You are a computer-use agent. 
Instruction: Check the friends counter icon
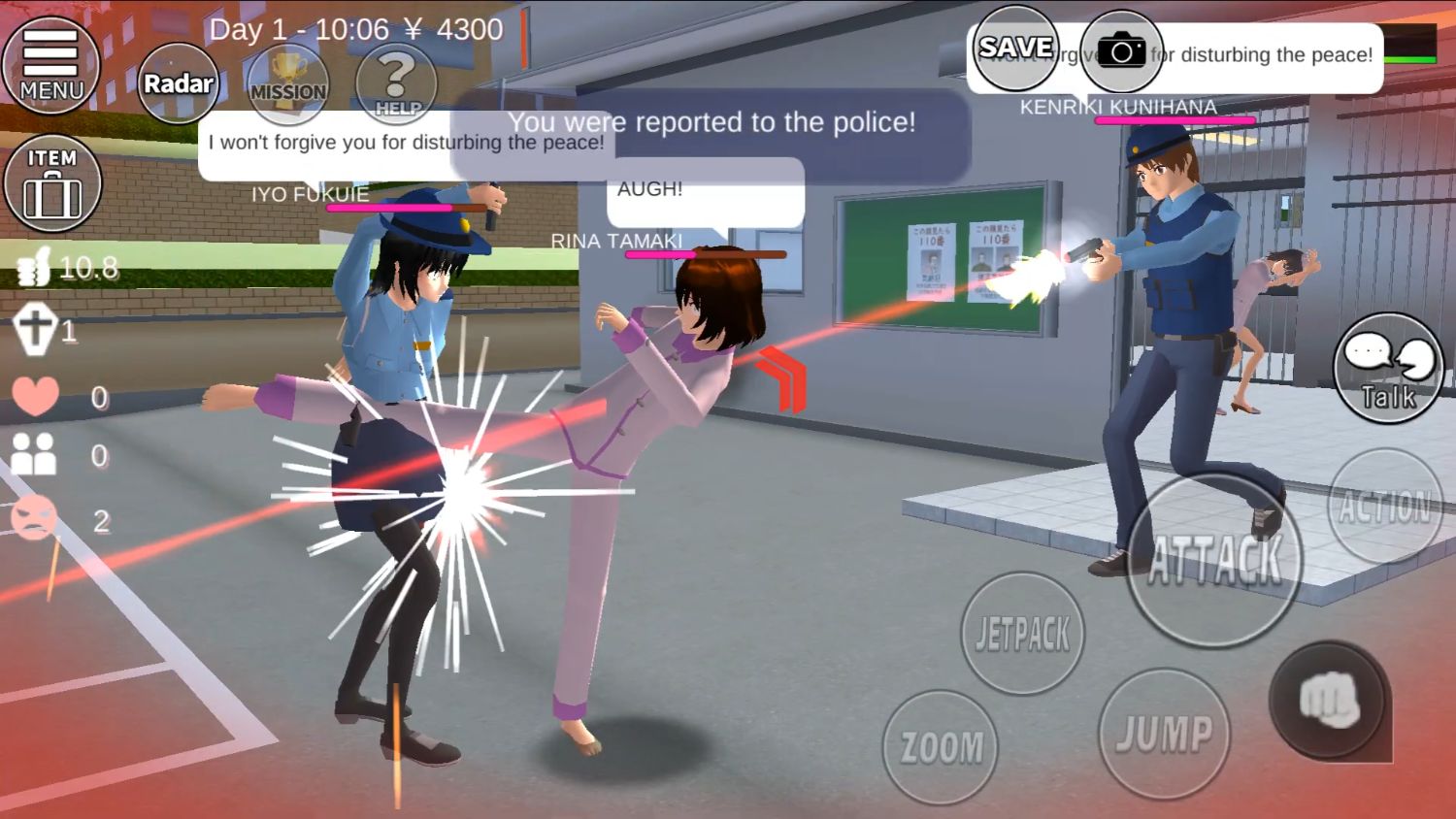click(34, 451)
